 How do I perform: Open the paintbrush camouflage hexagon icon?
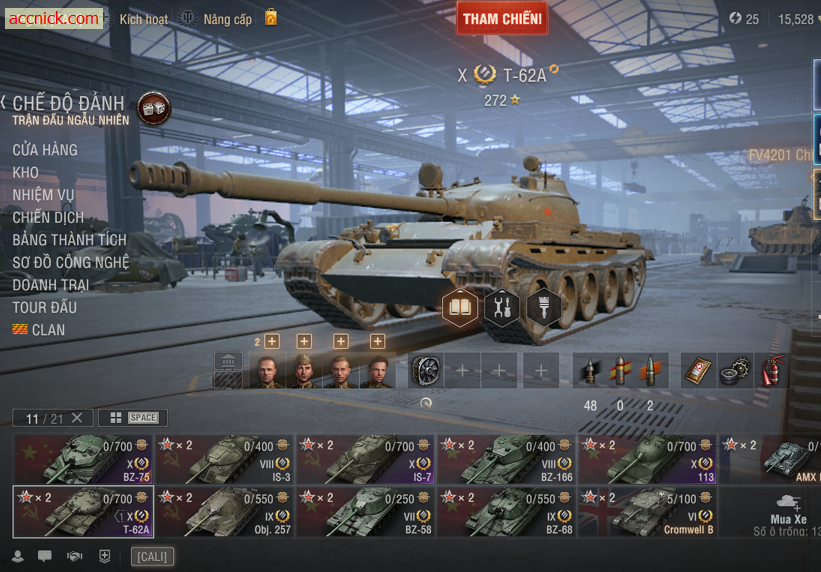(x=543, y=307)
